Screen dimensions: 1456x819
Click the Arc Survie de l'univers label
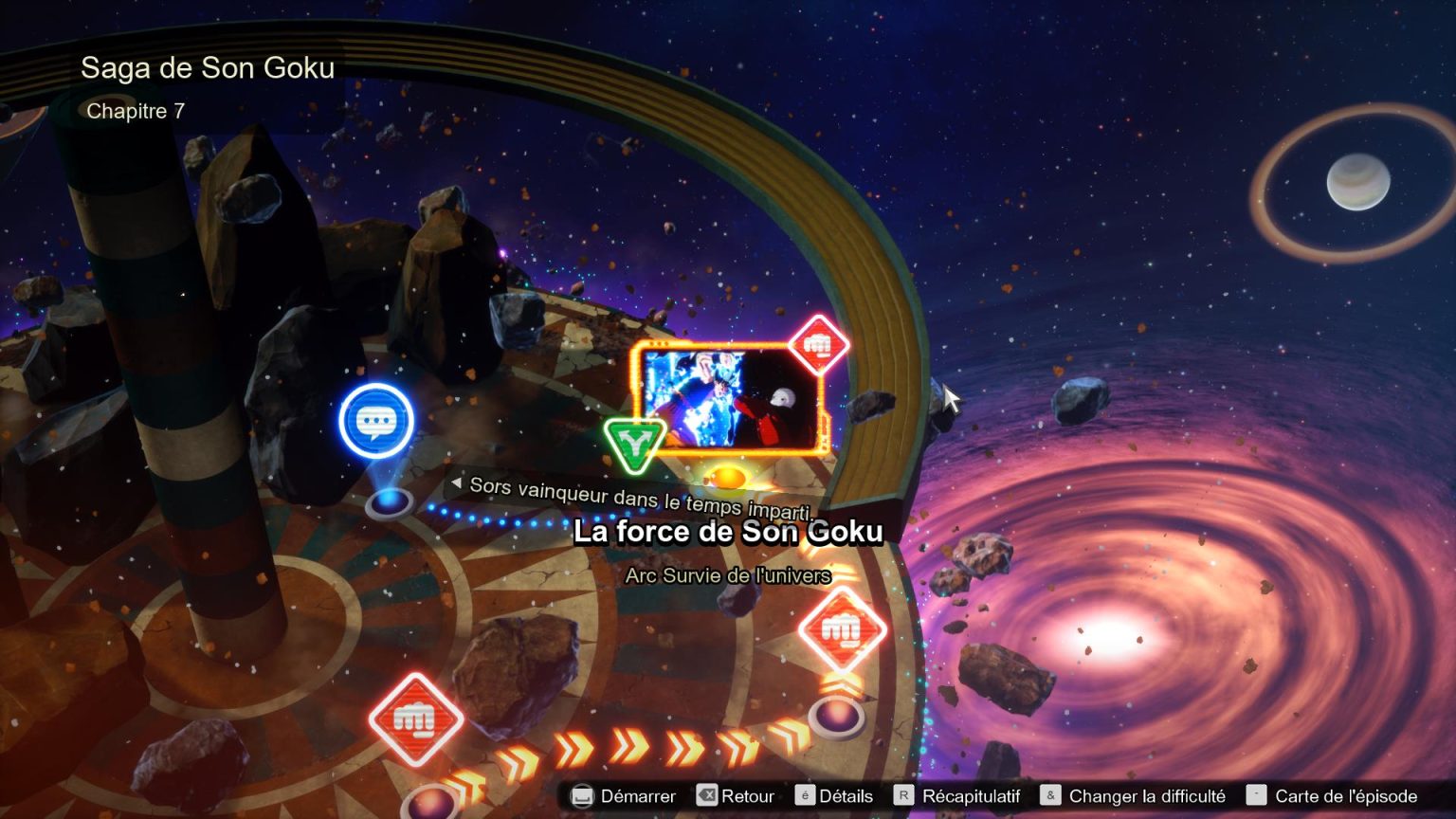pyautogui.click(x=730, y=574)
